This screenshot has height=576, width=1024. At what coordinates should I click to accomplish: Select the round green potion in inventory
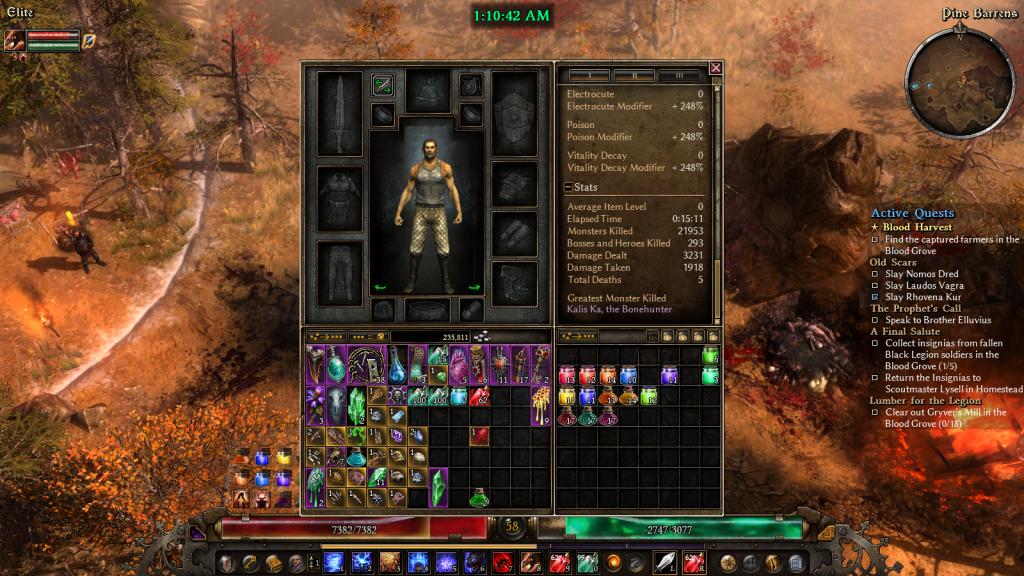click(x=481, y=496)
